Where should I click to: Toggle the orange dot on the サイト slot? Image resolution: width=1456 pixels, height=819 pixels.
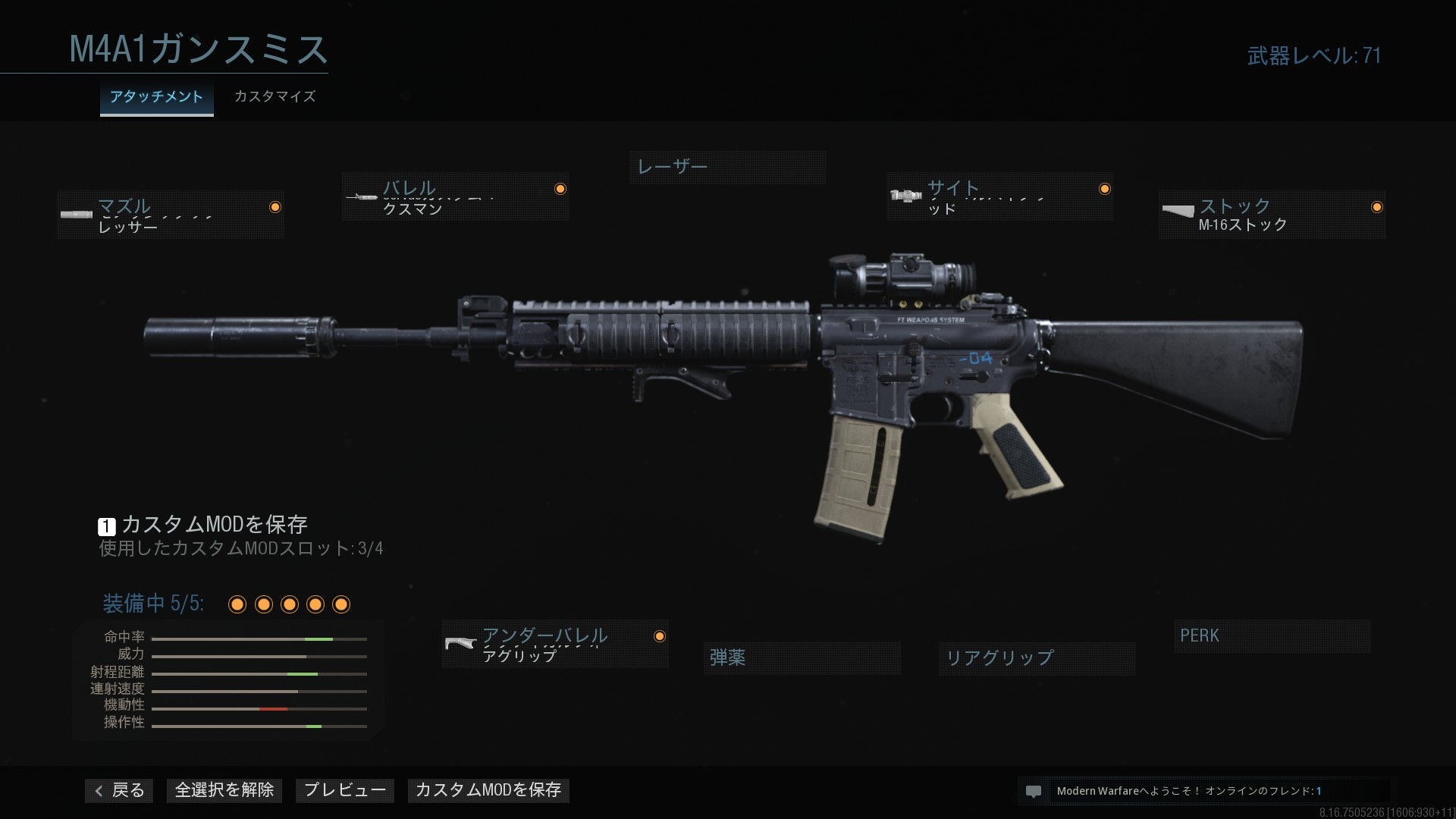[x=1105, y=189]
